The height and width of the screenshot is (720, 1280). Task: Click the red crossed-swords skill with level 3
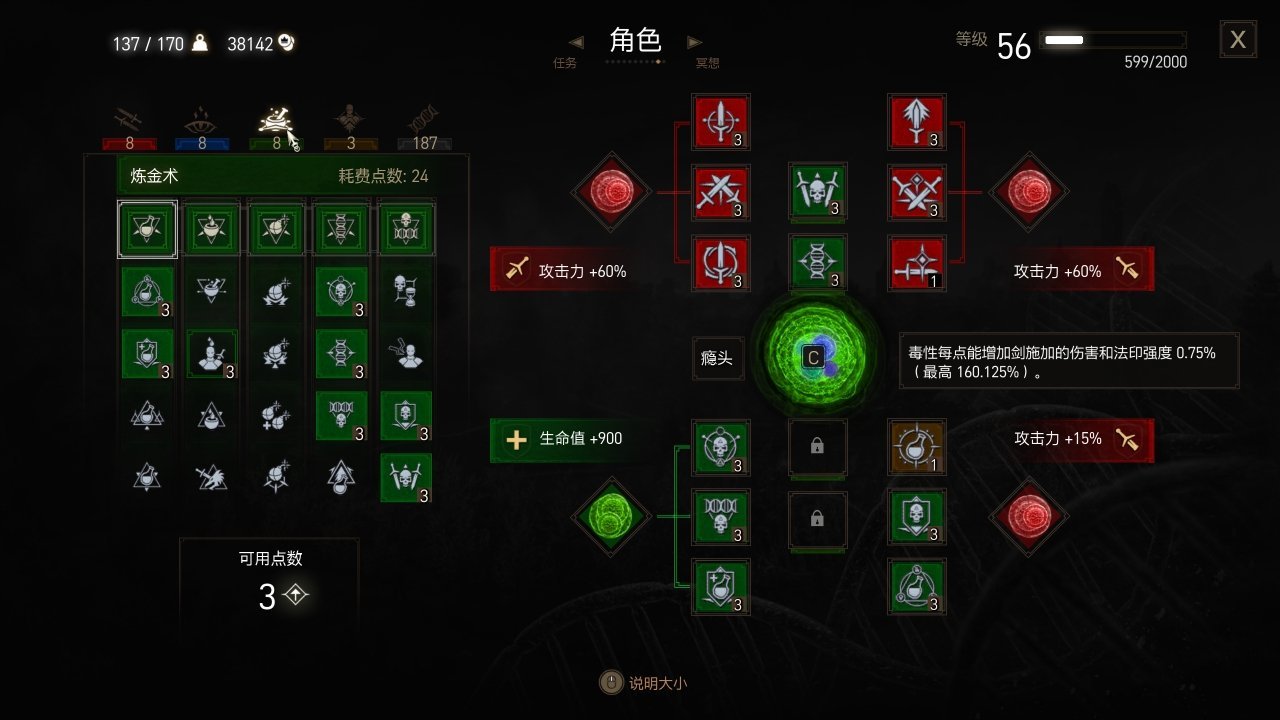722,193
